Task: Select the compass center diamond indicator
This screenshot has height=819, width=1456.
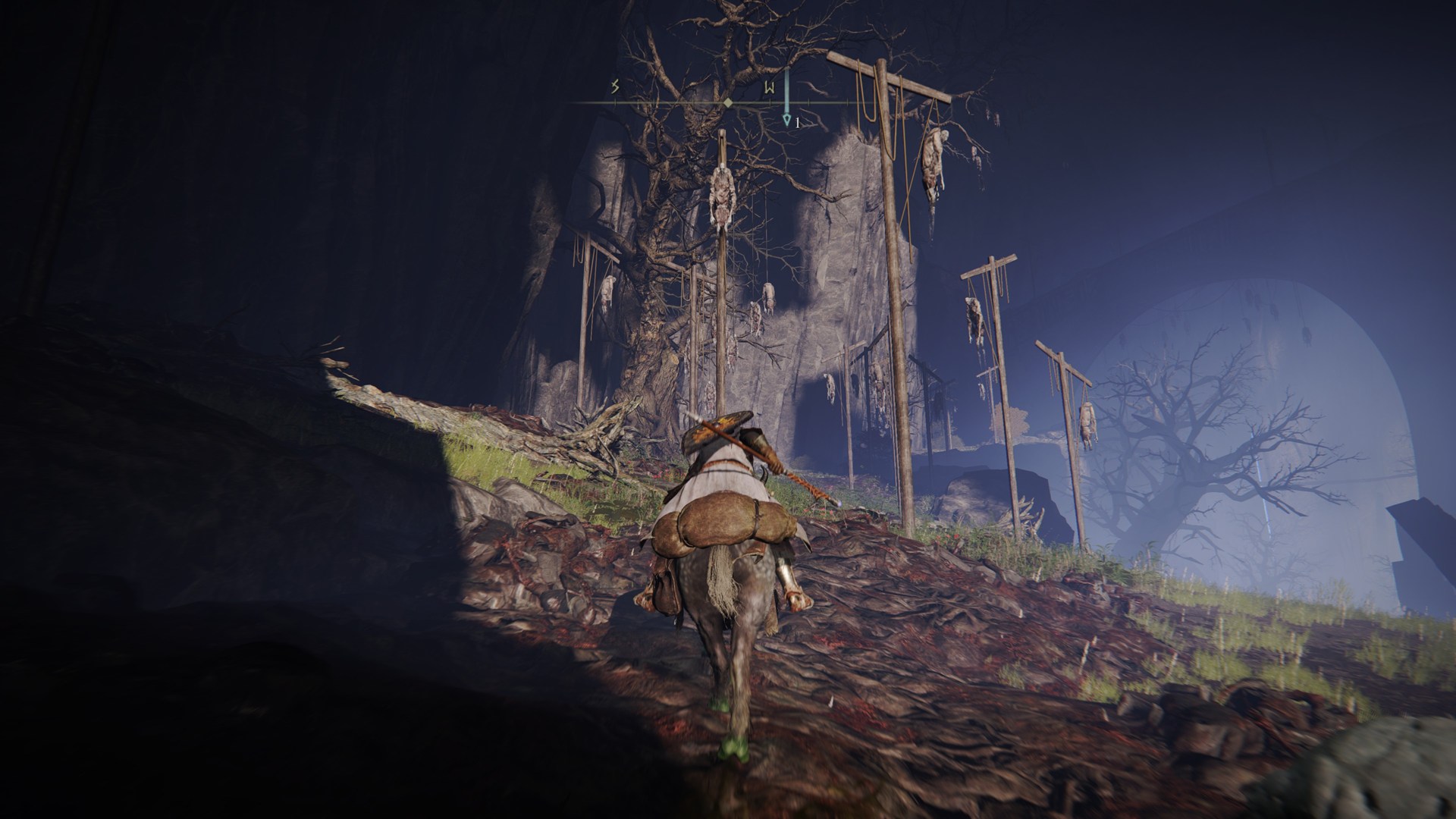Action: (x=727, y=102)
